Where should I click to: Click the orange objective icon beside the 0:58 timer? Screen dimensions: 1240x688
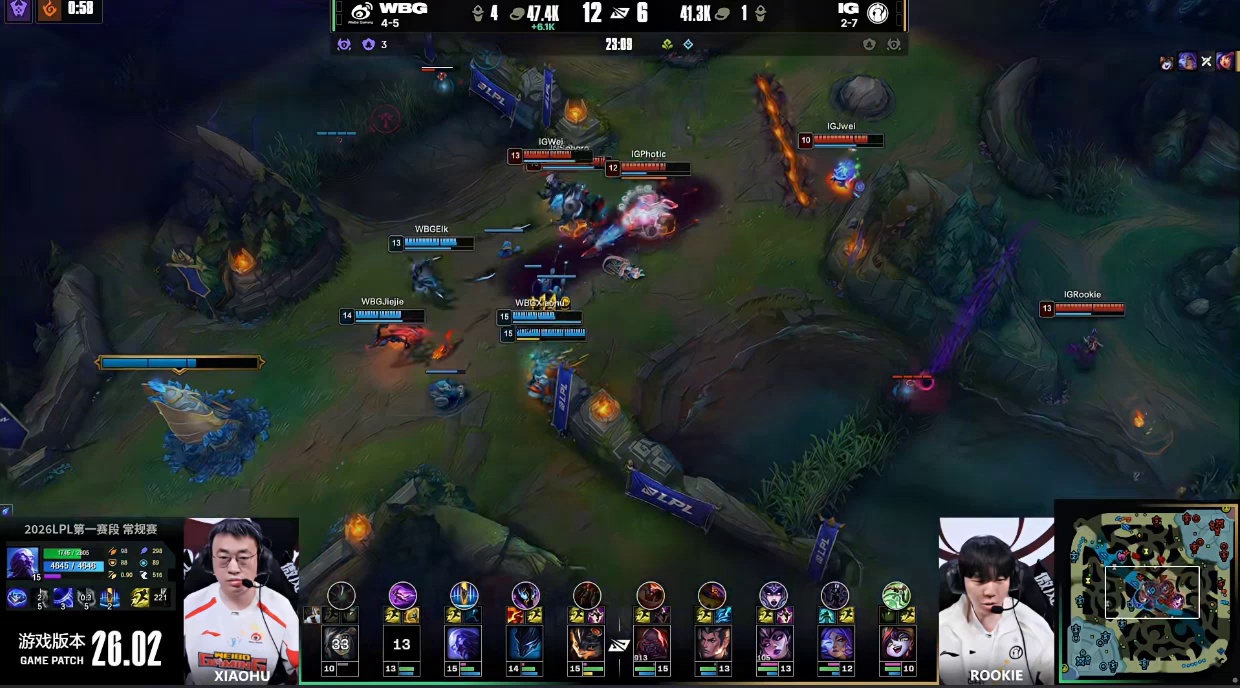48,11
